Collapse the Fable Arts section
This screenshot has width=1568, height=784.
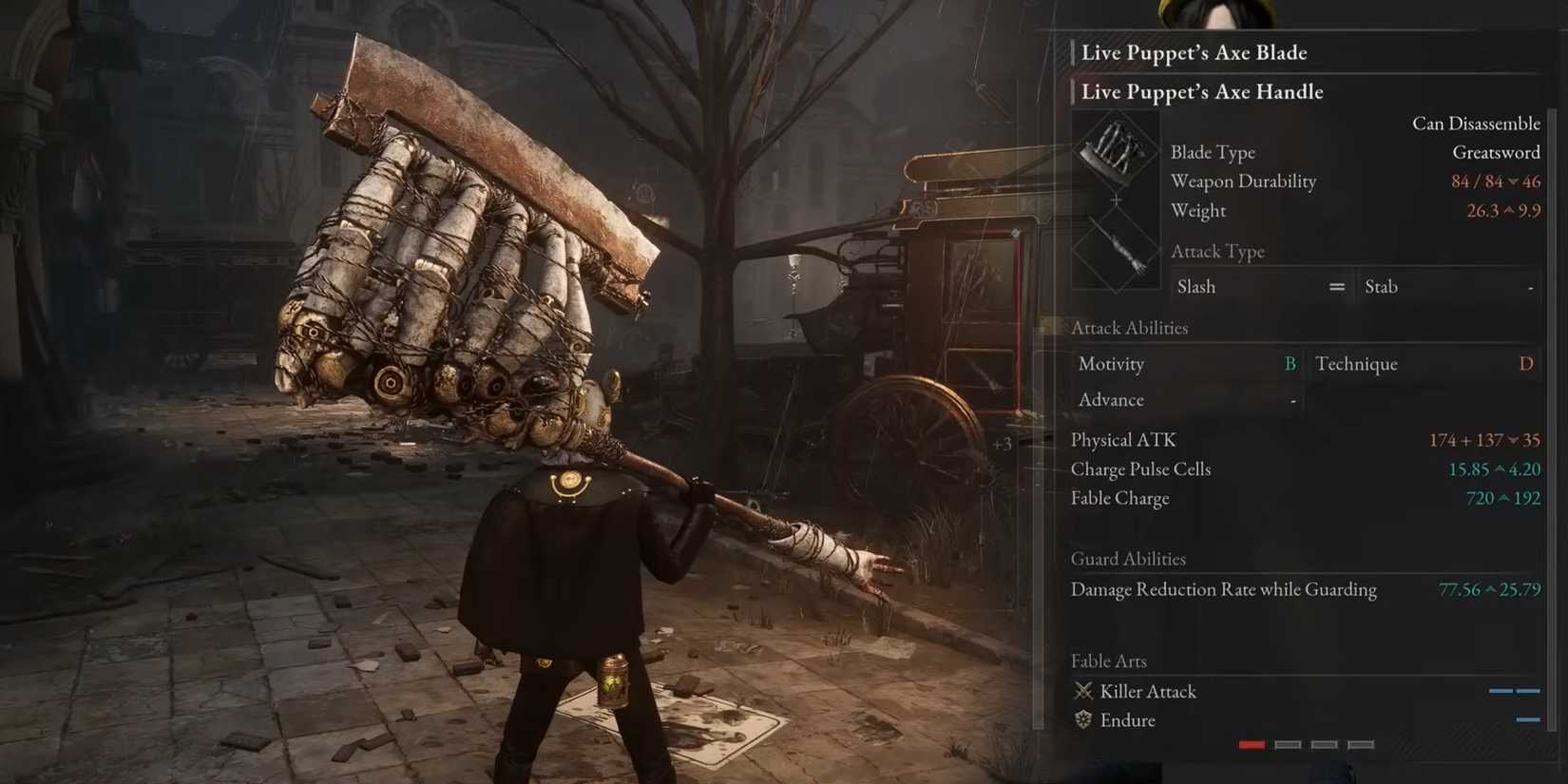[x=1108, y=660]
